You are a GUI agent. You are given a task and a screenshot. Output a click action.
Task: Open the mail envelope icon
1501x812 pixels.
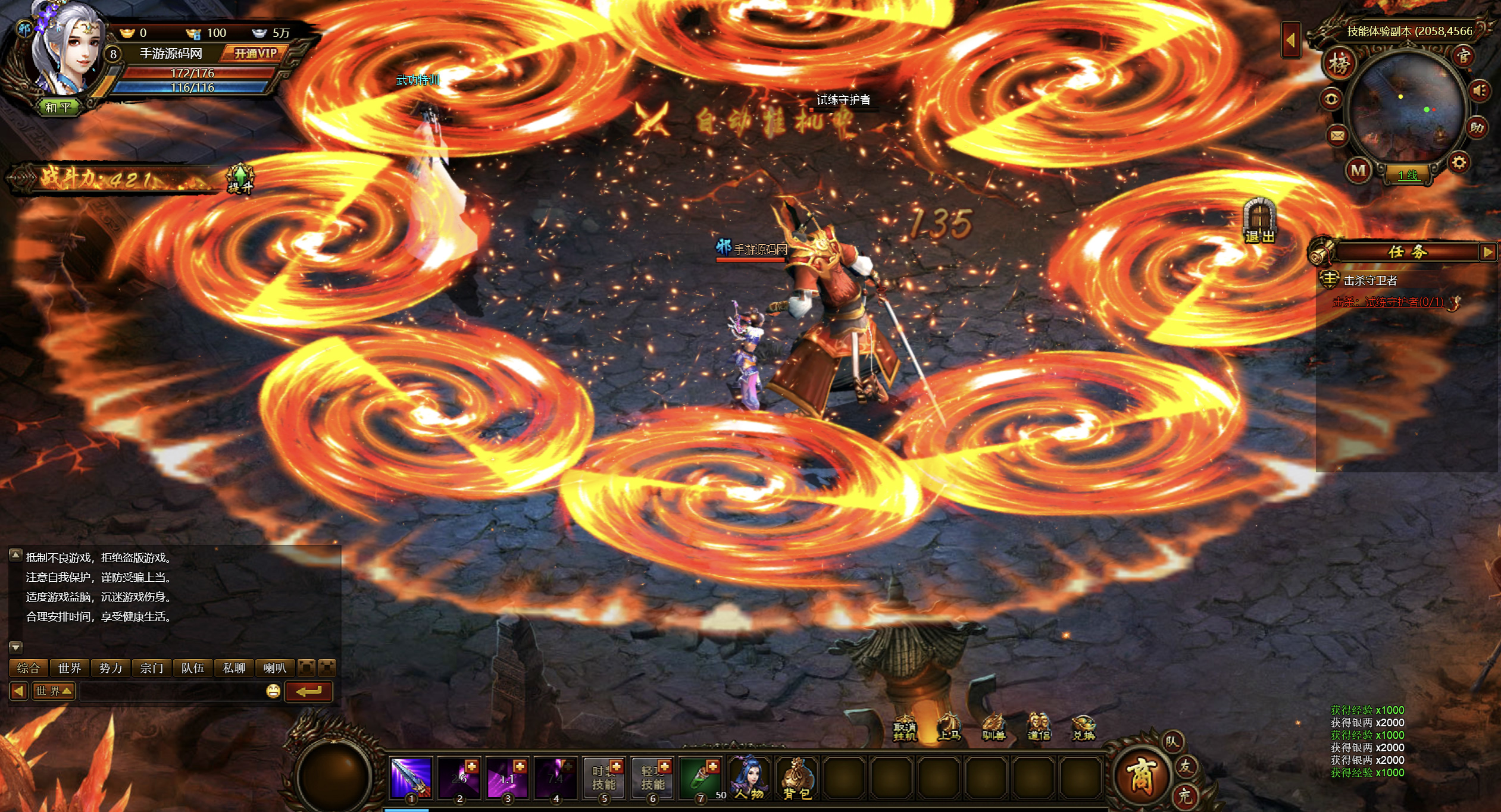tap(1337, 136)
